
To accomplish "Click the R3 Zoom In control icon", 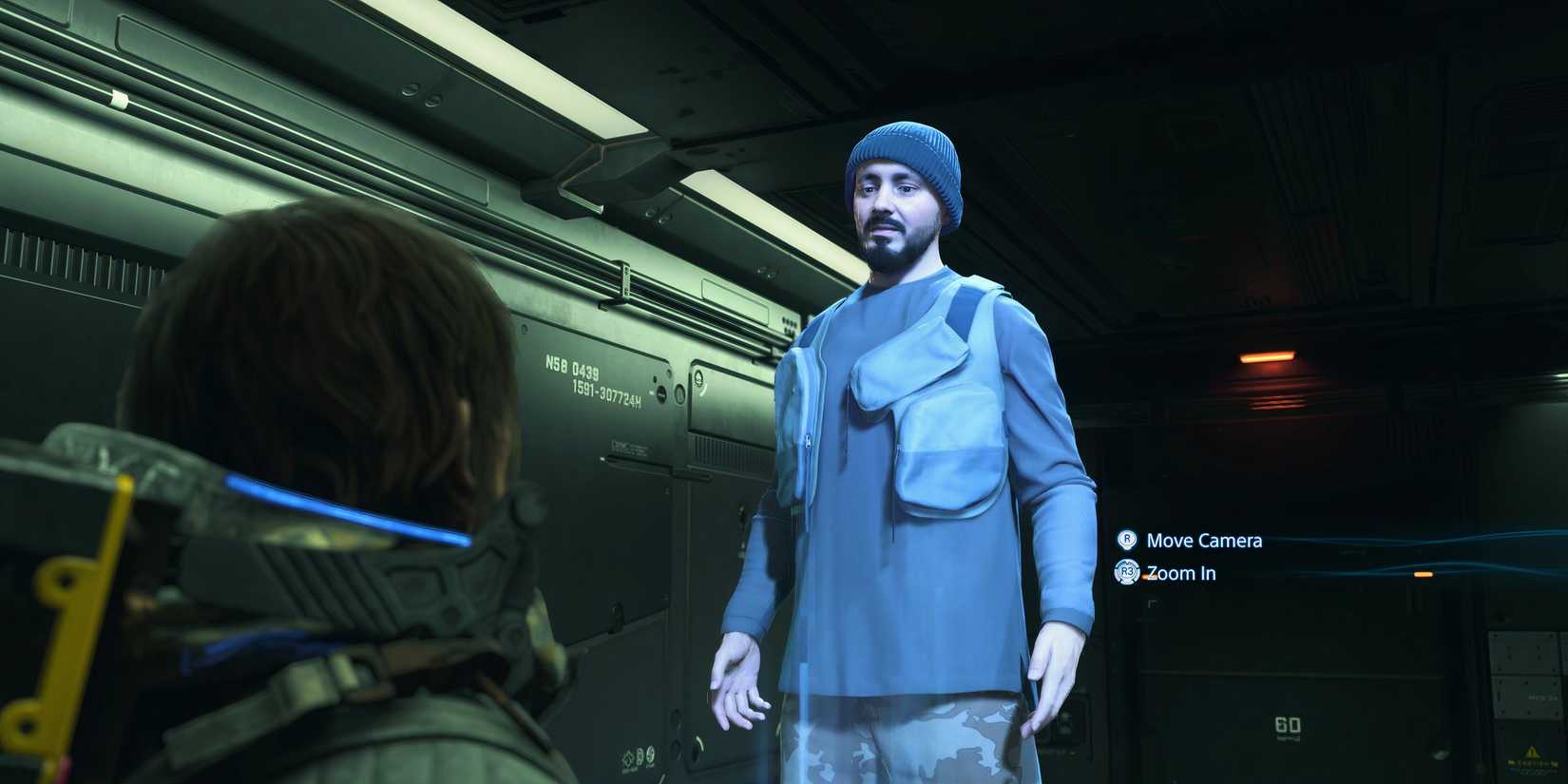I will [1125, 573].
